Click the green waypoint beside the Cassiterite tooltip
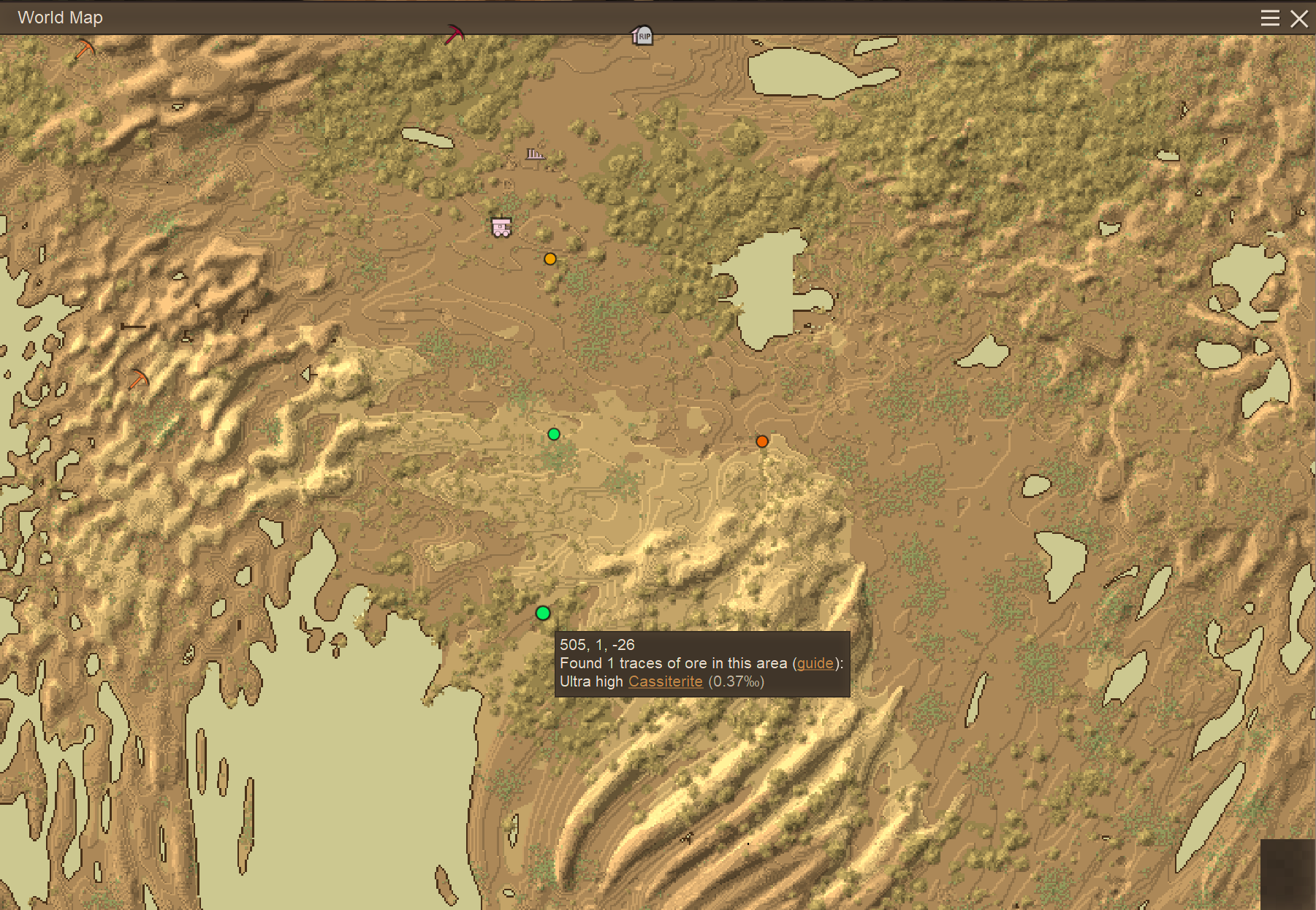The height and width of the screenshot is (910, 1316). click(543, 613)
